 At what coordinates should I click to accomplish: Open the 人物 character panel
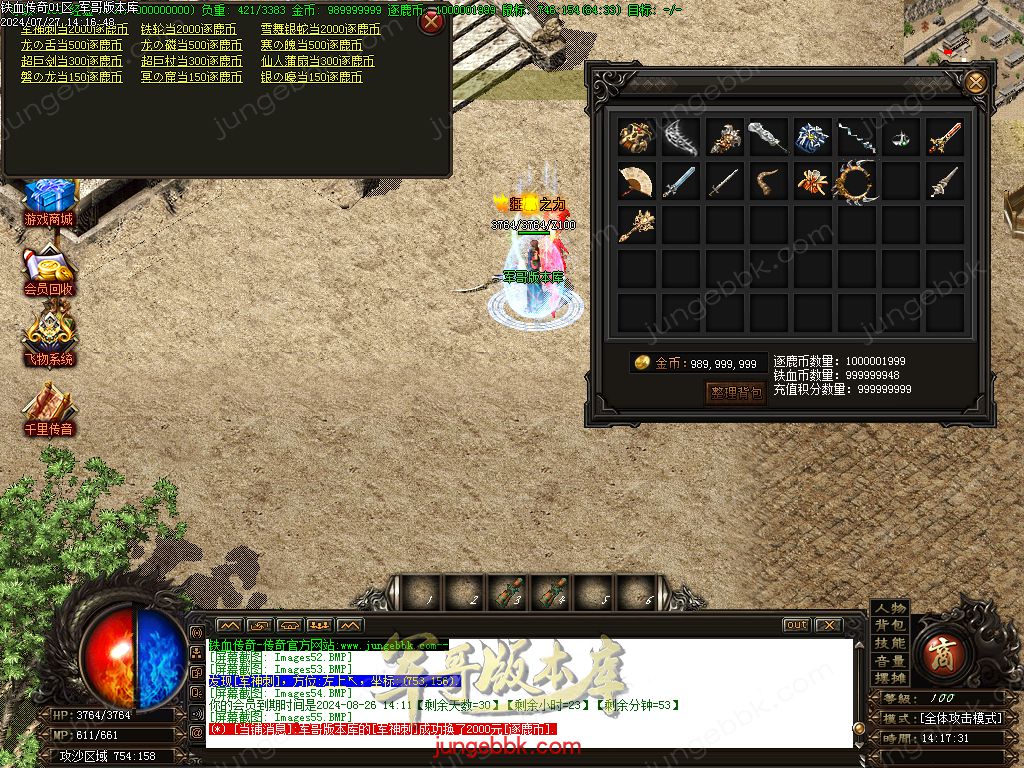[x=889, y=608]
